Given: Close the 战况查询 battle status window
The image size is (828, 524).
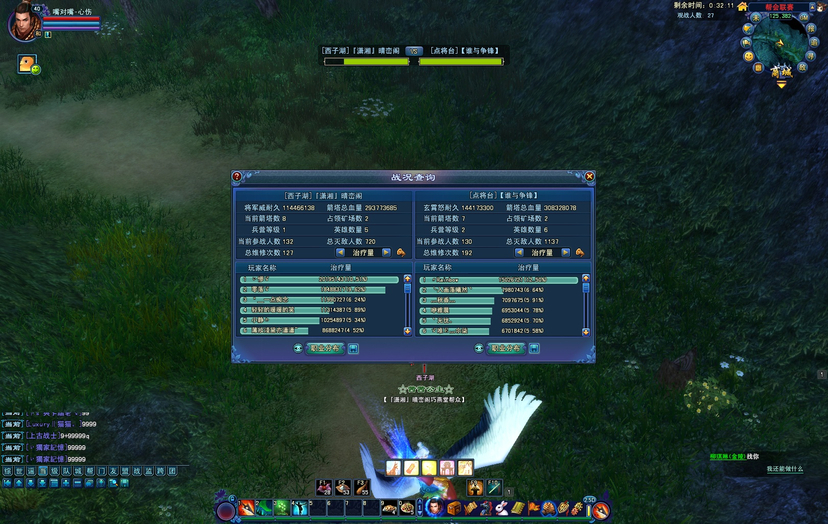Looking at the screenshot, I should click(590, 176).
